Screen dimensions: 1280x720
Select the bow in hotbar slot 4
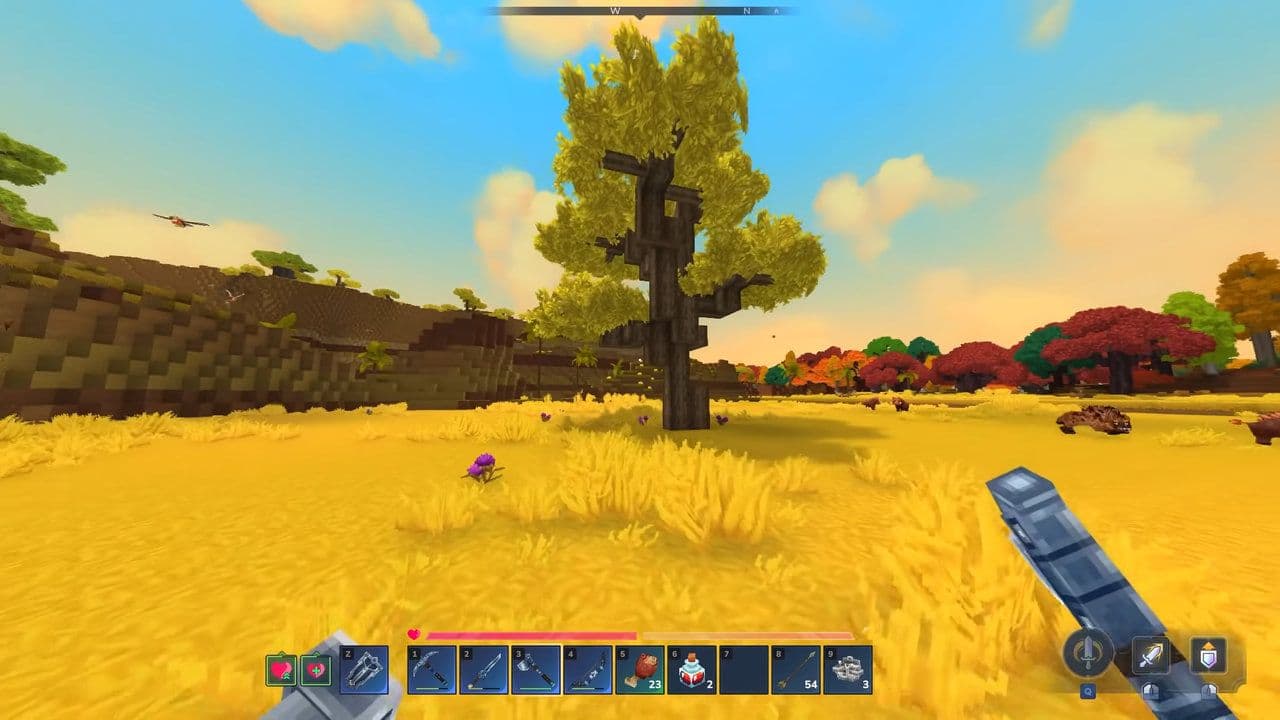point(588,670)
